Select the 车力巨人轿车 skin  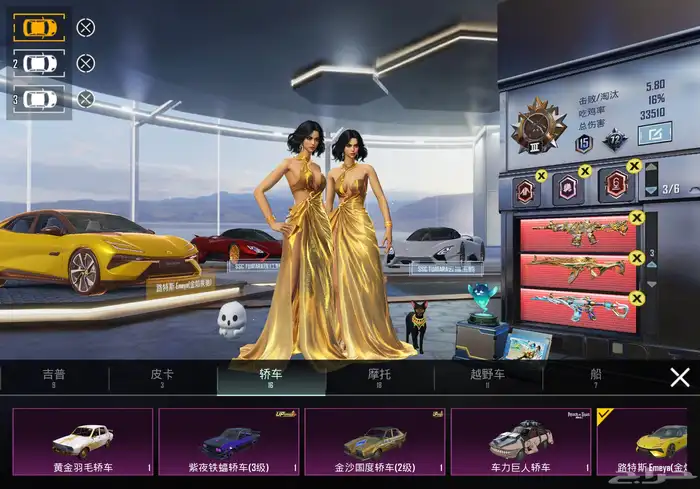tap(521, 441)
